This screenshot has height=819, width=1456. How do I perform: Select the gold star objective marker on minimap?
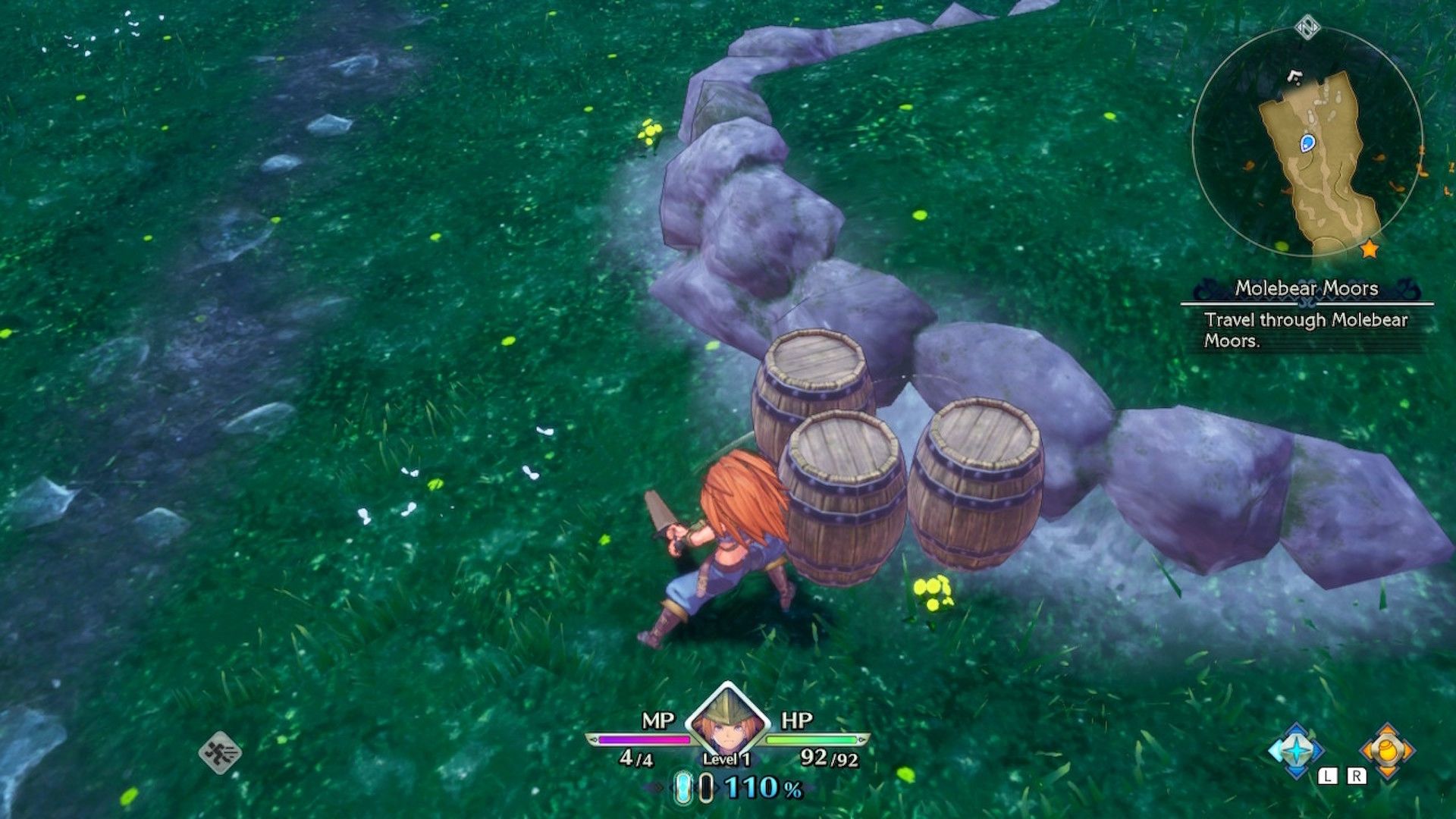pyautogui.click(x=1370, y=249)
